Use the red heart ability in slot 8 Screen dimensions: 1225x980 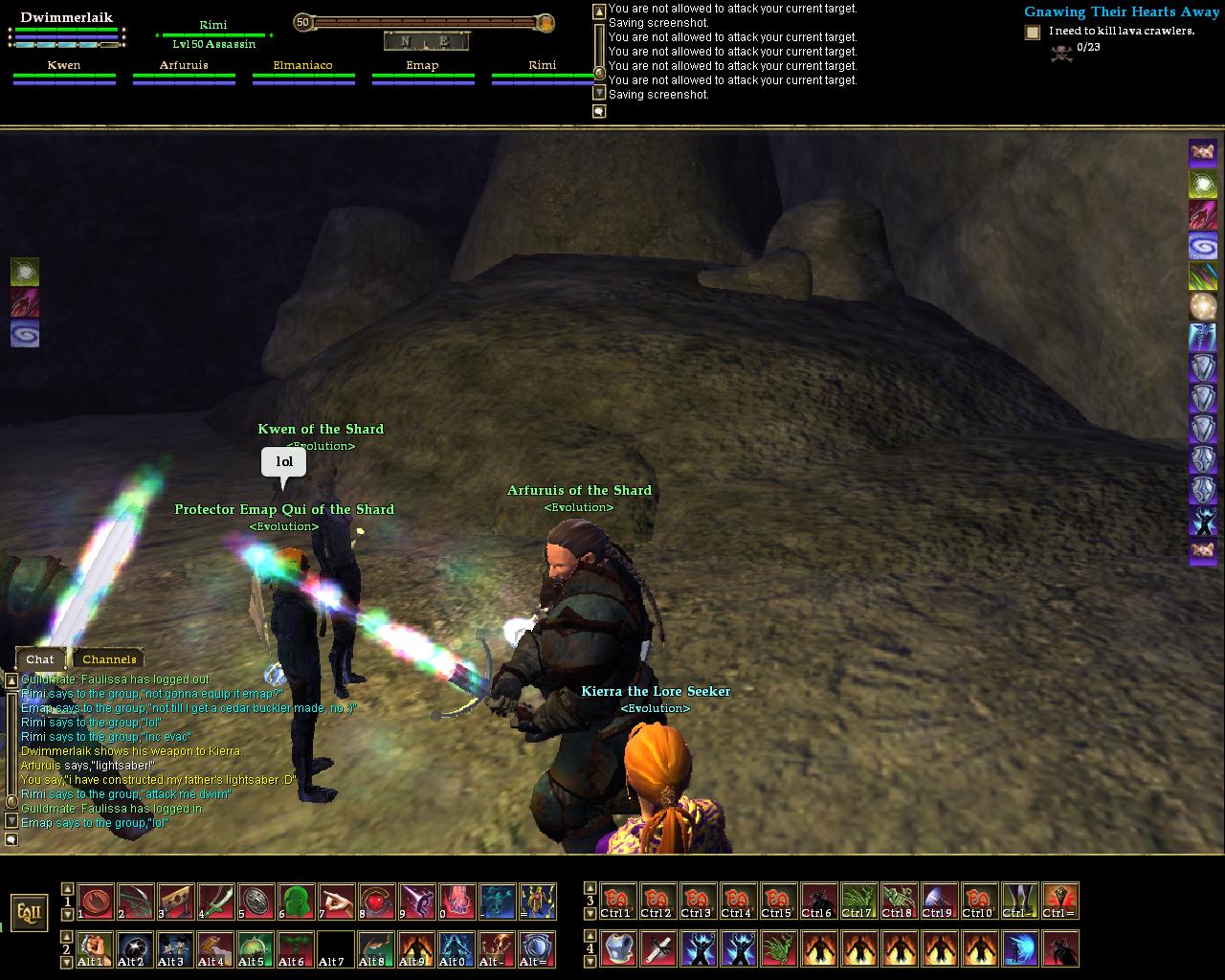tap(376, 902)
